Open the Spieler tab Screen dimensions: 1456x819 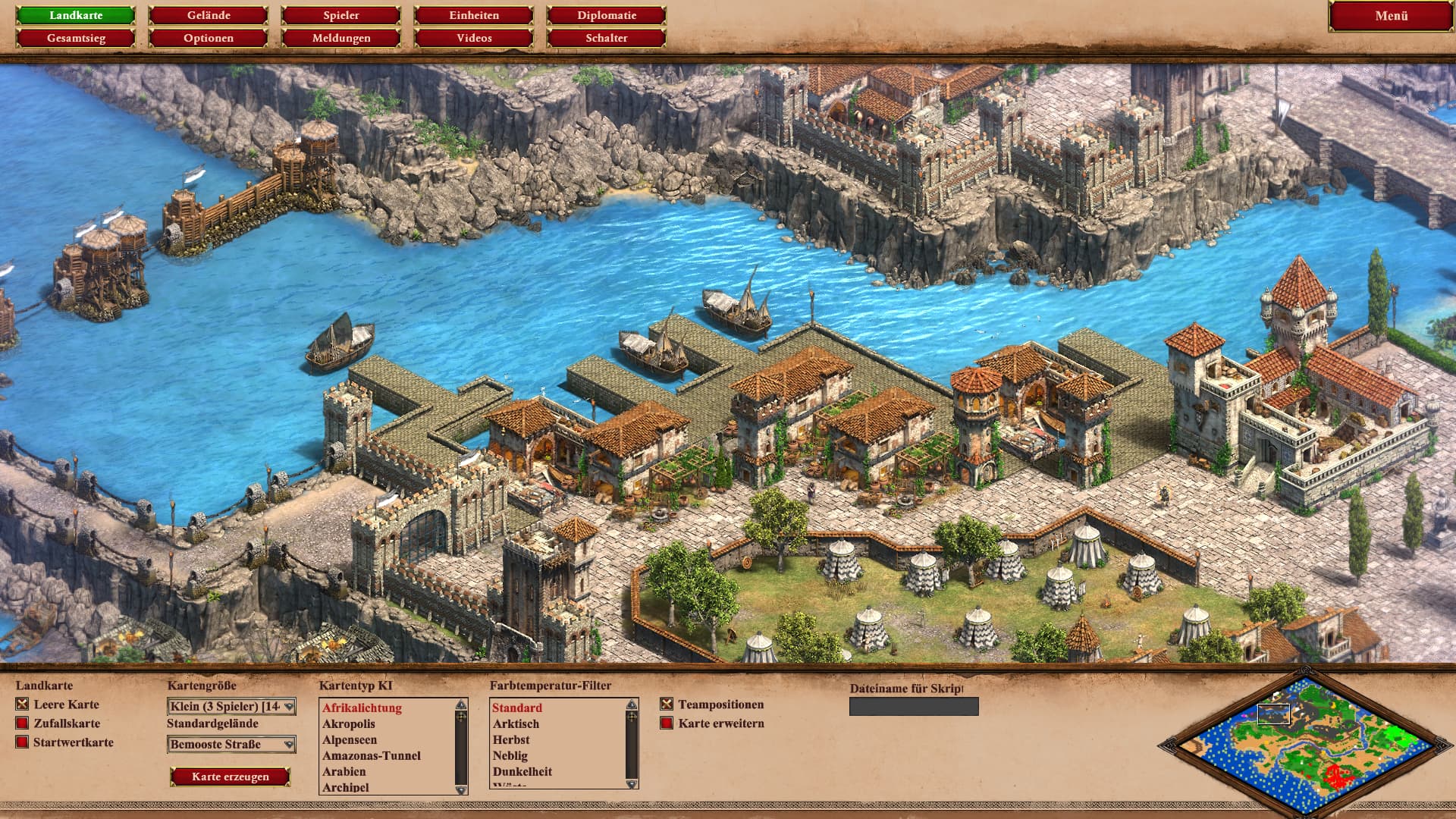point(341,15)
